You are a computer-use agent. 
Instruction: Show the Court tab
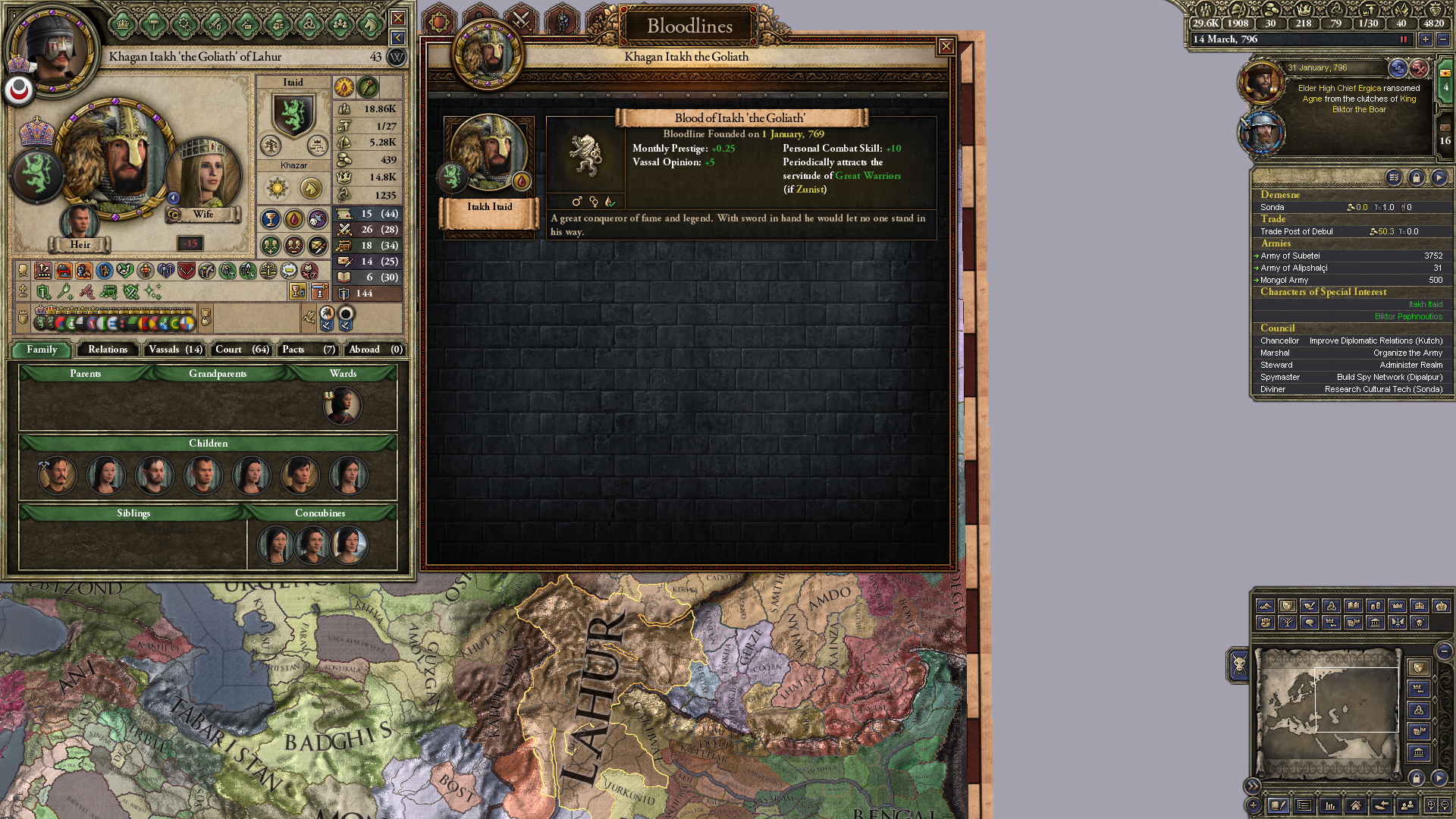(x=241, y=350)
